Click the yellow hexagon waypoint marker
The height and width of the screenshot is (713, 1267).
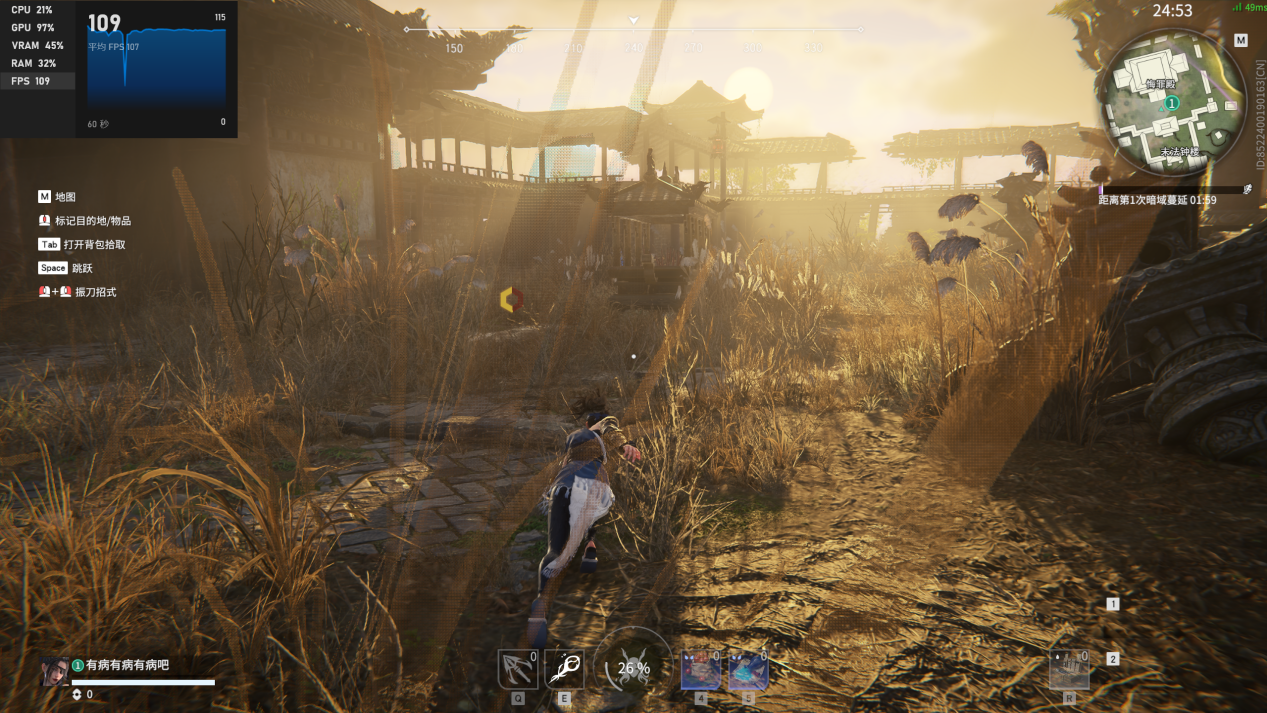(x=511, y=299)
